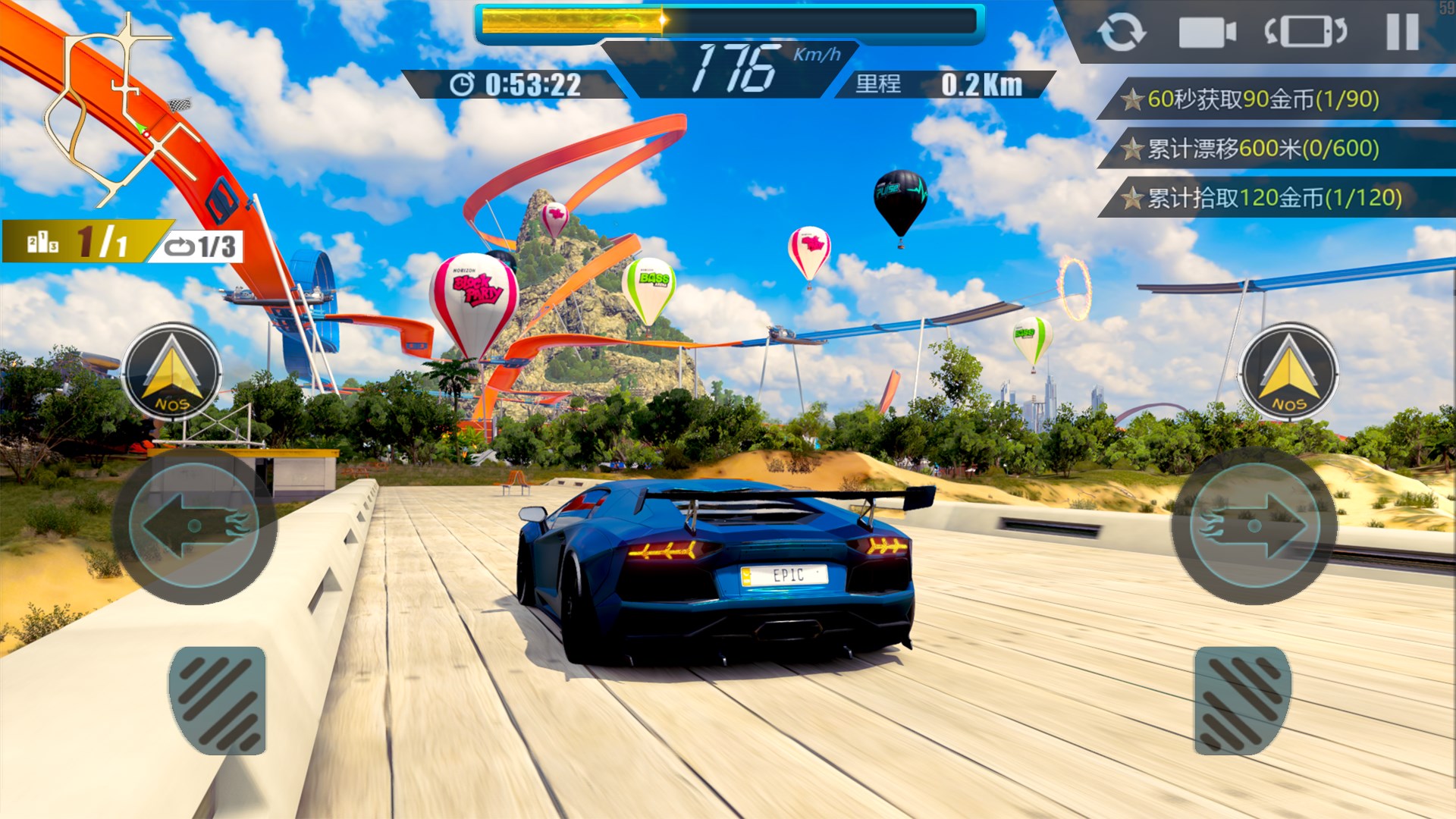Image resolution: width=1456 pixels, height=819 pixels.
Task: Activate the right NOS boost button
Action: pos(1288,372)
